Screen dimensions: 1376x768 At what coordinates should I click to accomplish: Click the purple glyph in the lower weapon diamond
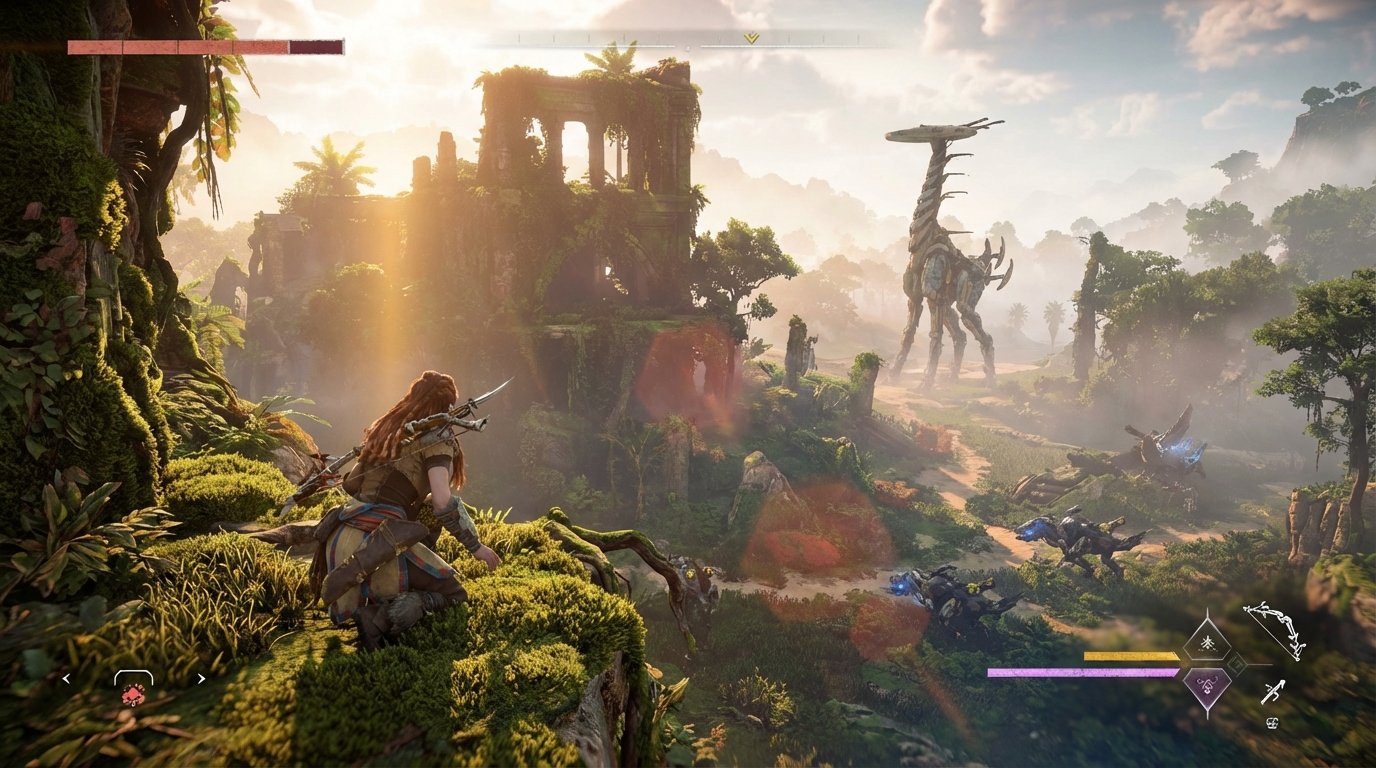click(x=1206, y=687)
